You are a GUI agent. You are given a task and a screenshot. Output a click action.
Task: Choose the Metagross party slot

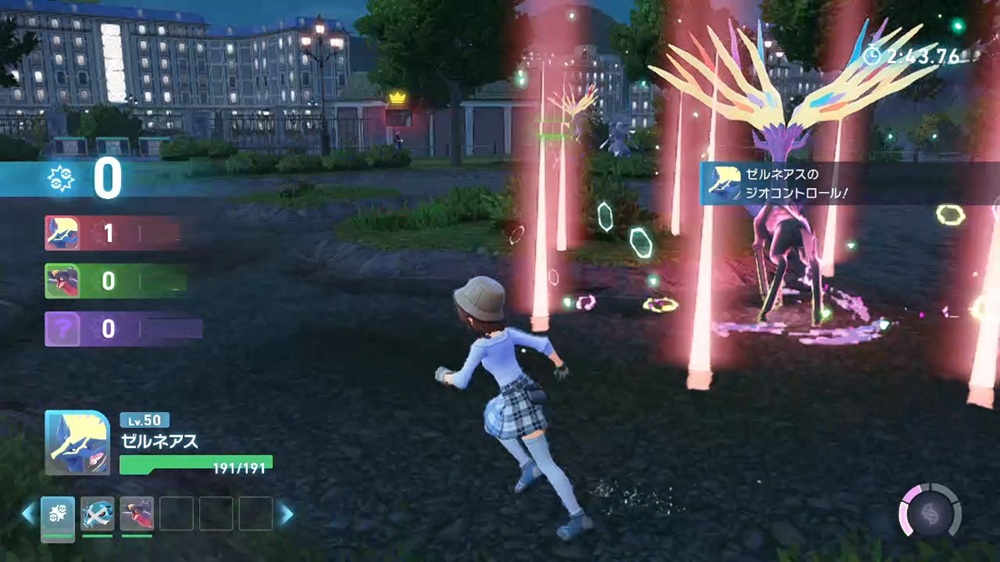[97, 514]
